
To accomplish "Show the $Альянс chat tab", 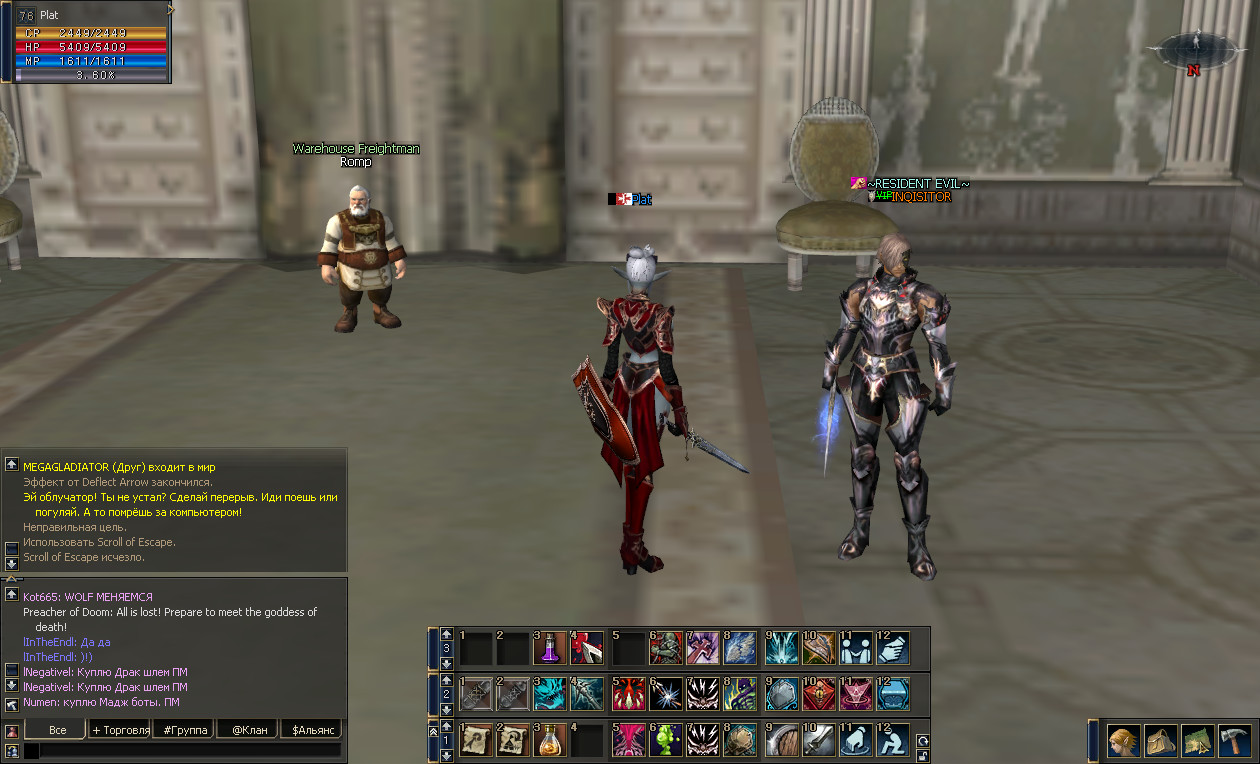I will 311,730.
